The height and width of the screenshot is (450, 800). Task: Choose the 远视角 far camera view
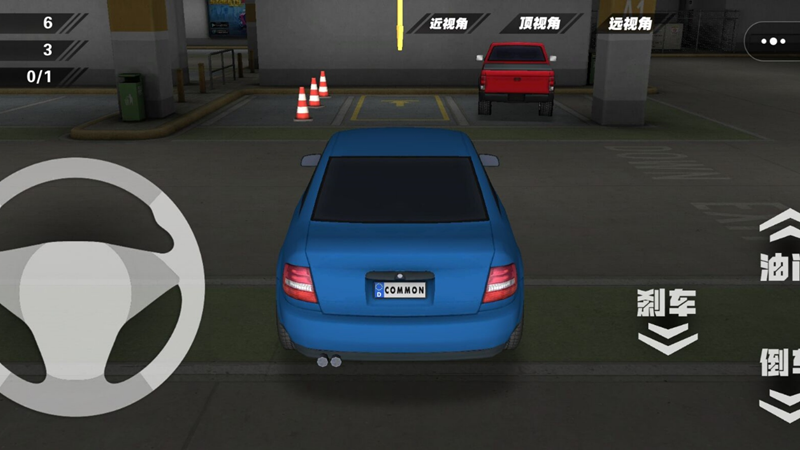click(x=630, y=22)
